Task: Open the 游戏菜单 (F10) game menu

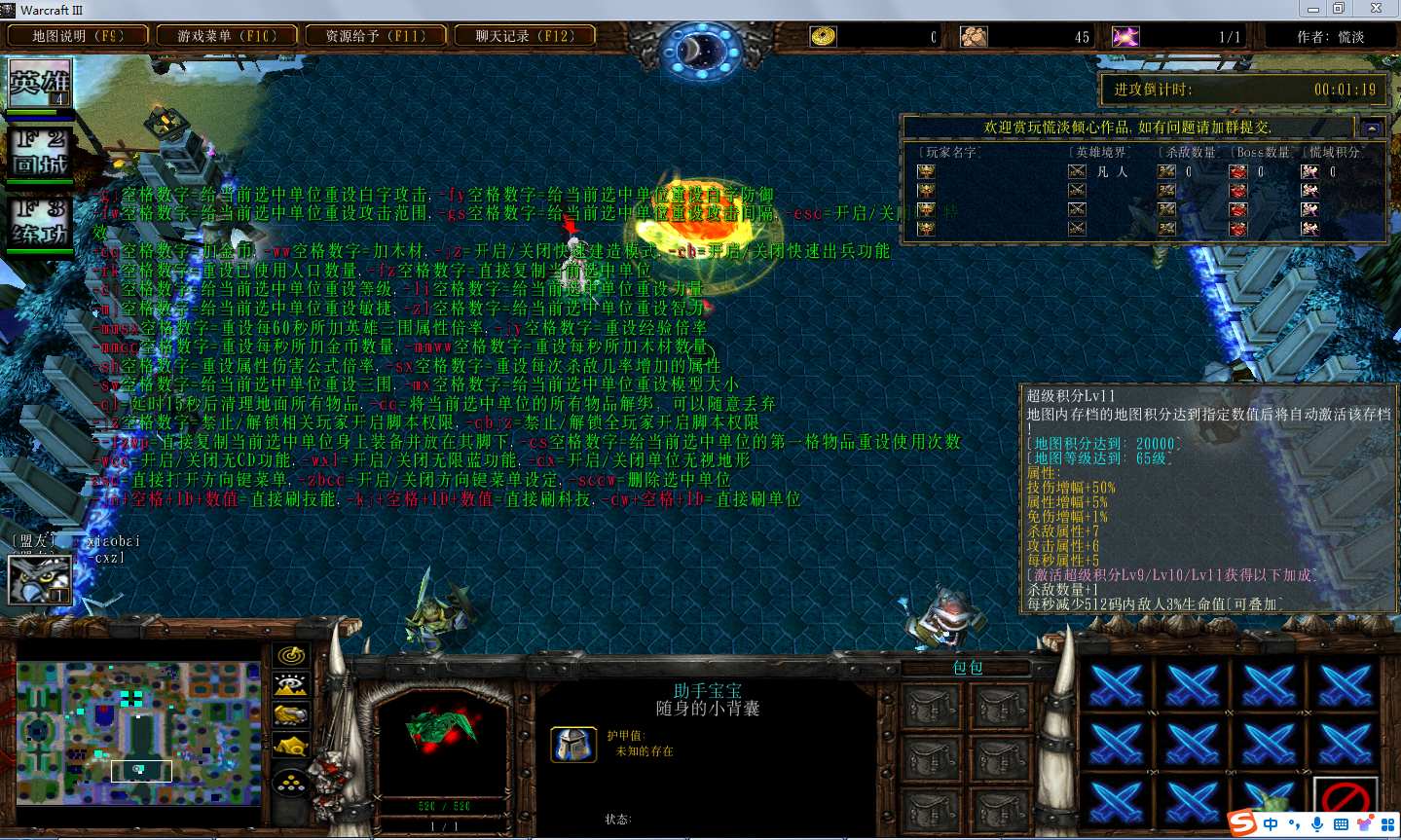Action: [227, 36]
